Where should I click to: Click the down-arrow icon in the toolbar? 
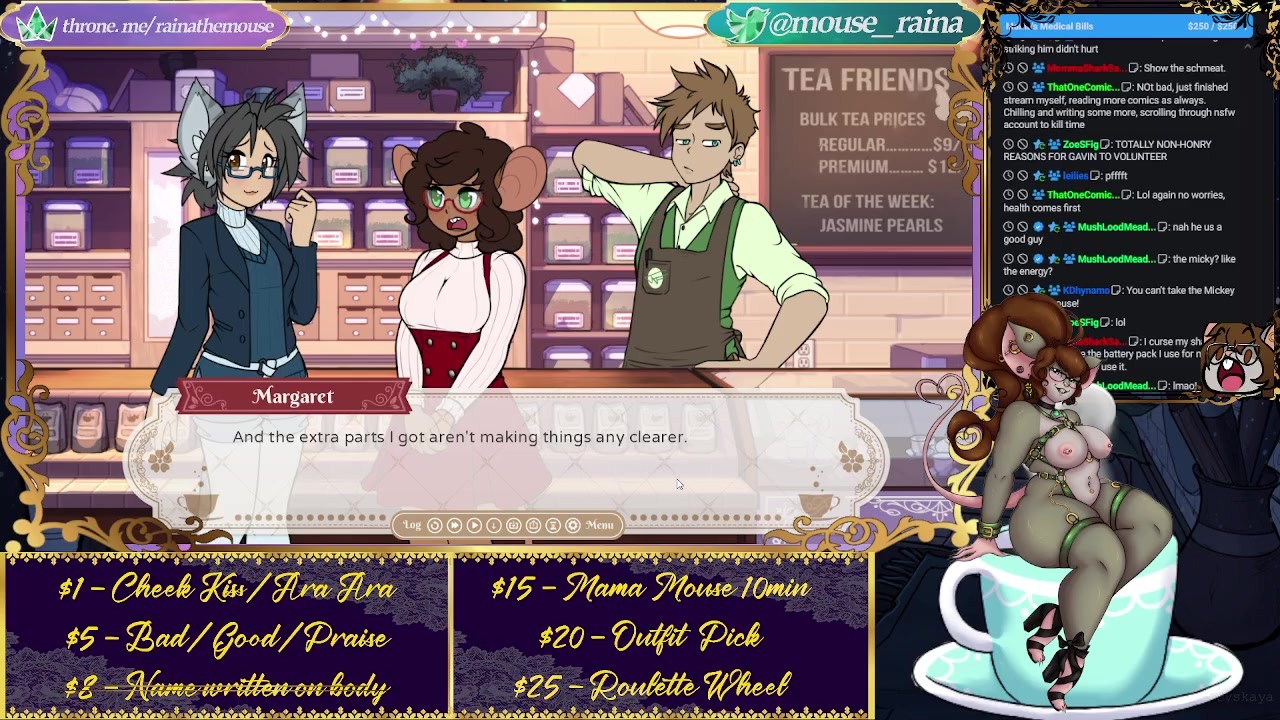494,525
